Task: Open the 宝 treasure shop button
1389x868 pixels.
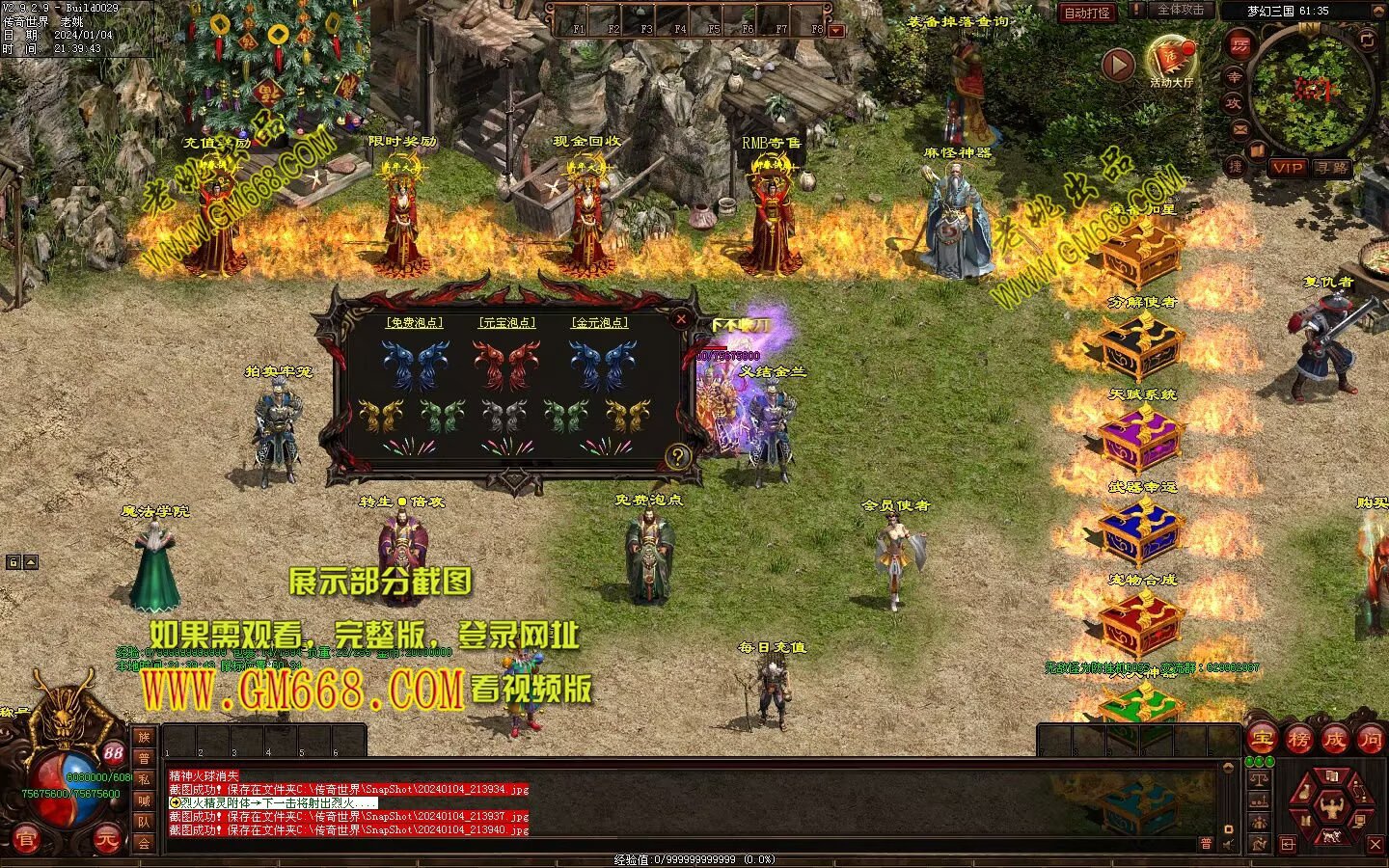Action: (1264, 740)
